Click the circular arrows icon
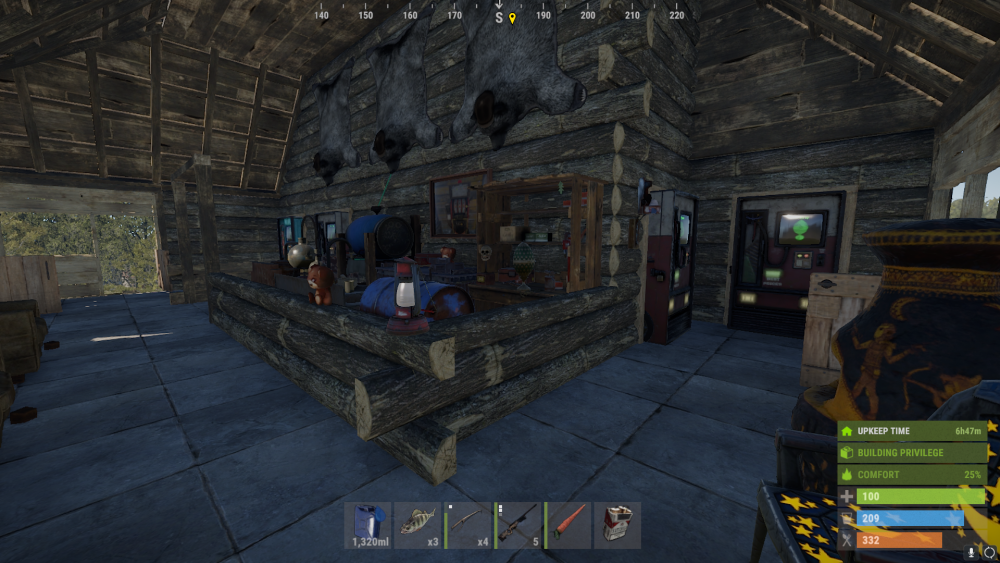1000x563 pixels. click(x=989, y=552)
